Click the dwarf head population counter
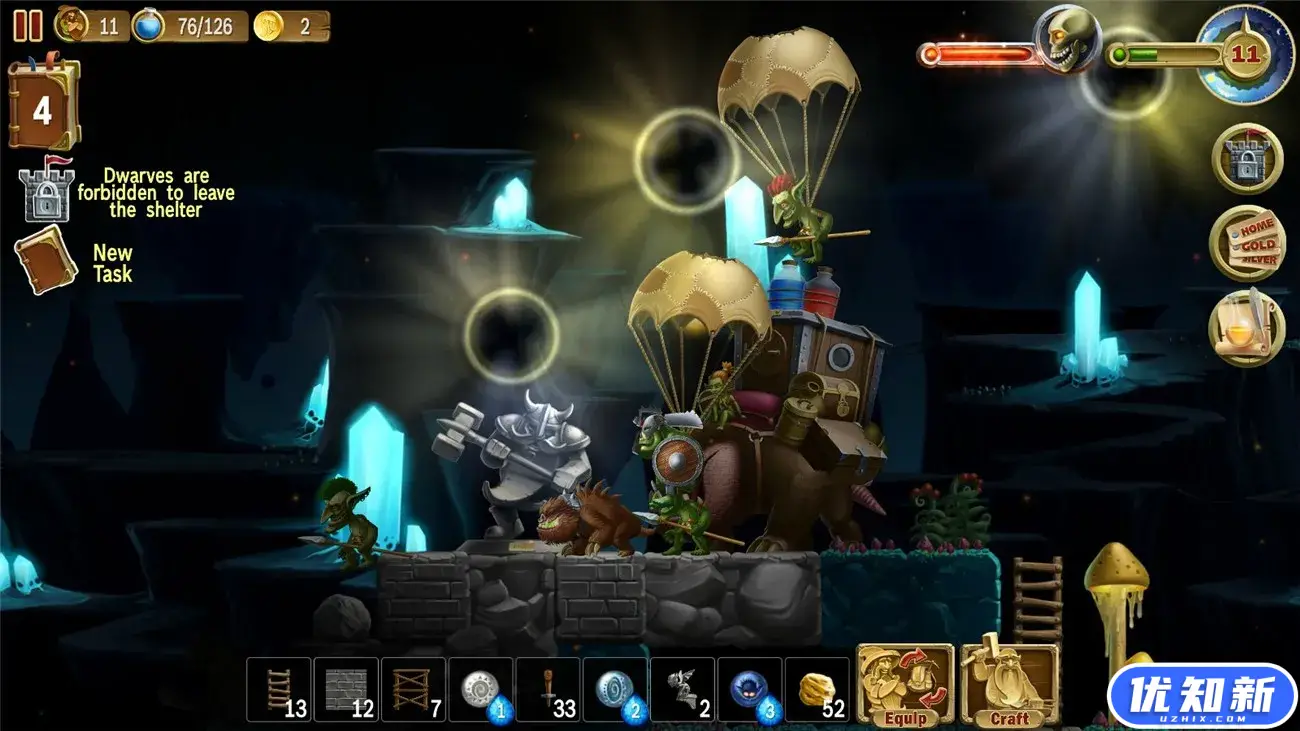This screenshot has height=731, width=1300. (x=72, y=25)
